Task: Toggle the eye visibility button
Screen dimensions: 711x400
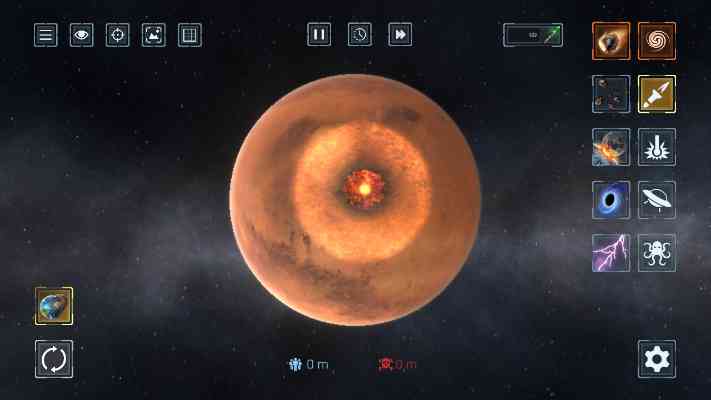Action: [x=81, y=35]
